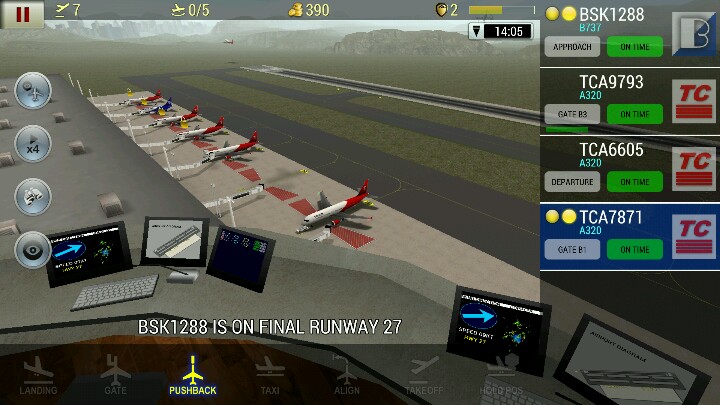Activate the binoculars view button

click(x=34, y=196)
